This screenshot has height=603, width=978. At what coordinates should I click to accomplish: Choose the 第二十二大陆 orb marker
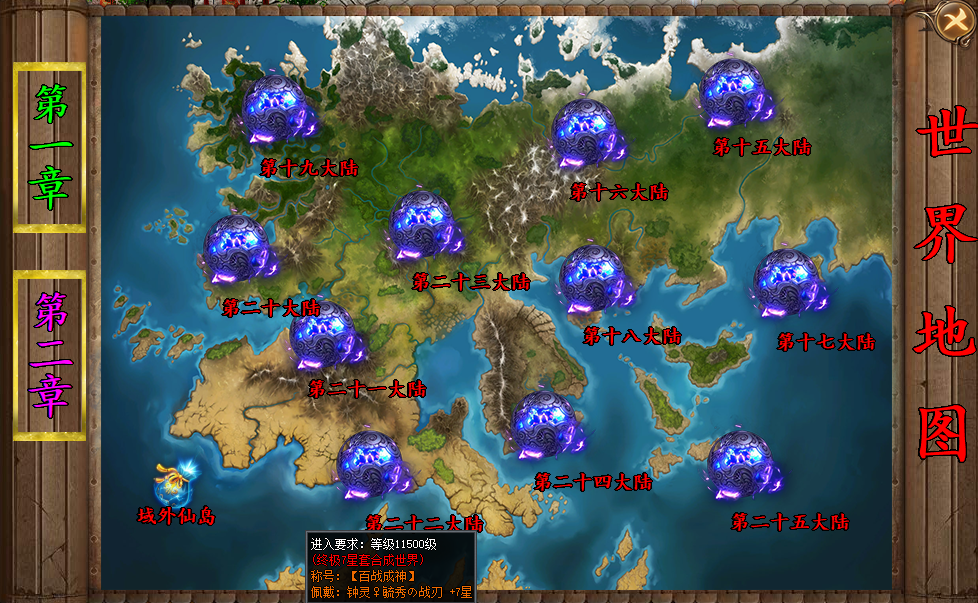tap(370, 467)
